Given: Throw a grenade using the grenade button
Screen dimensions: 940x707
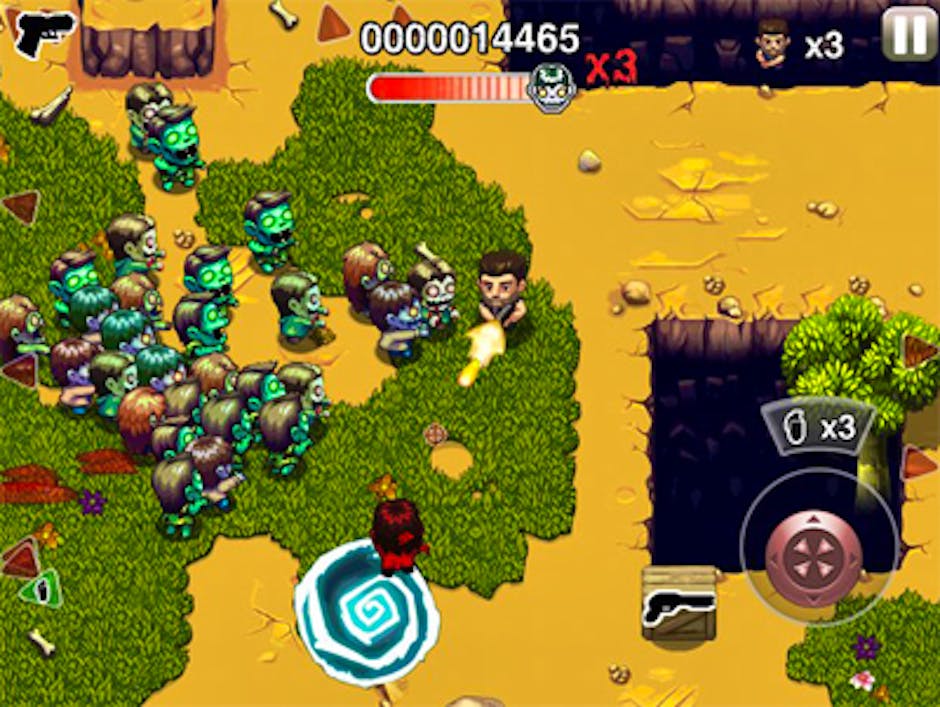Looking at the screenshot, I should pos(816,427).
